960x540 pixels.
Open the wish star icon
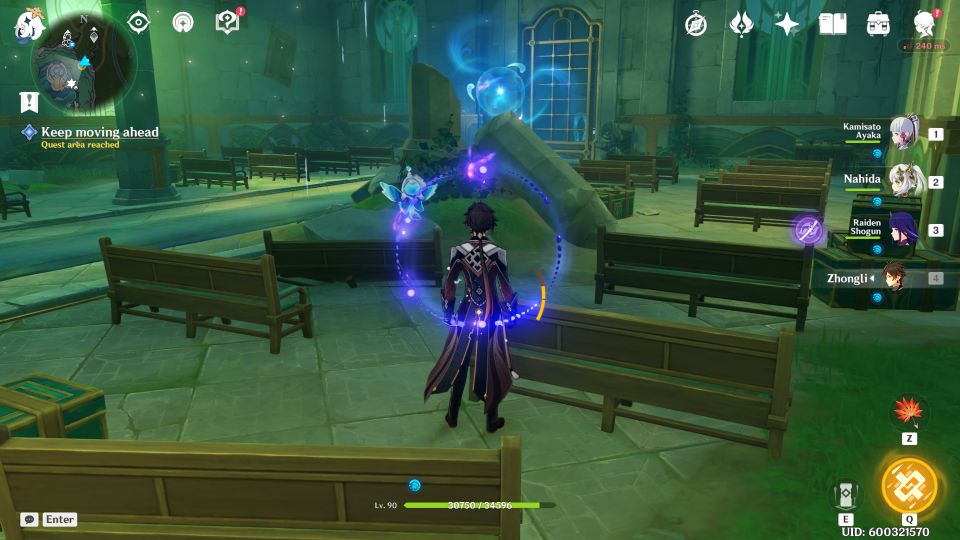(x=787, y=24)
